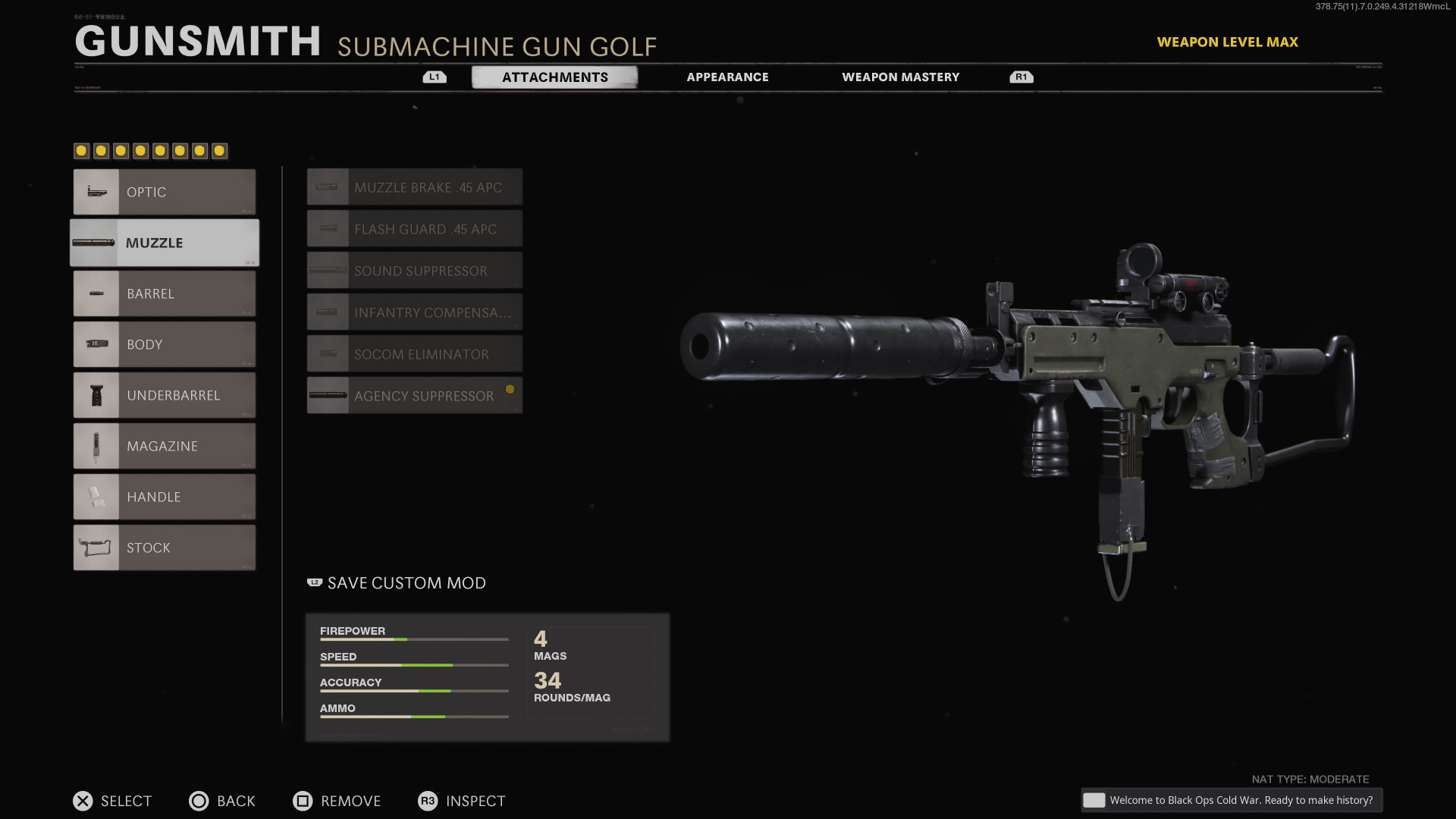
Task: Switch to the Attachments tab
Action: [x=554, y=77]
